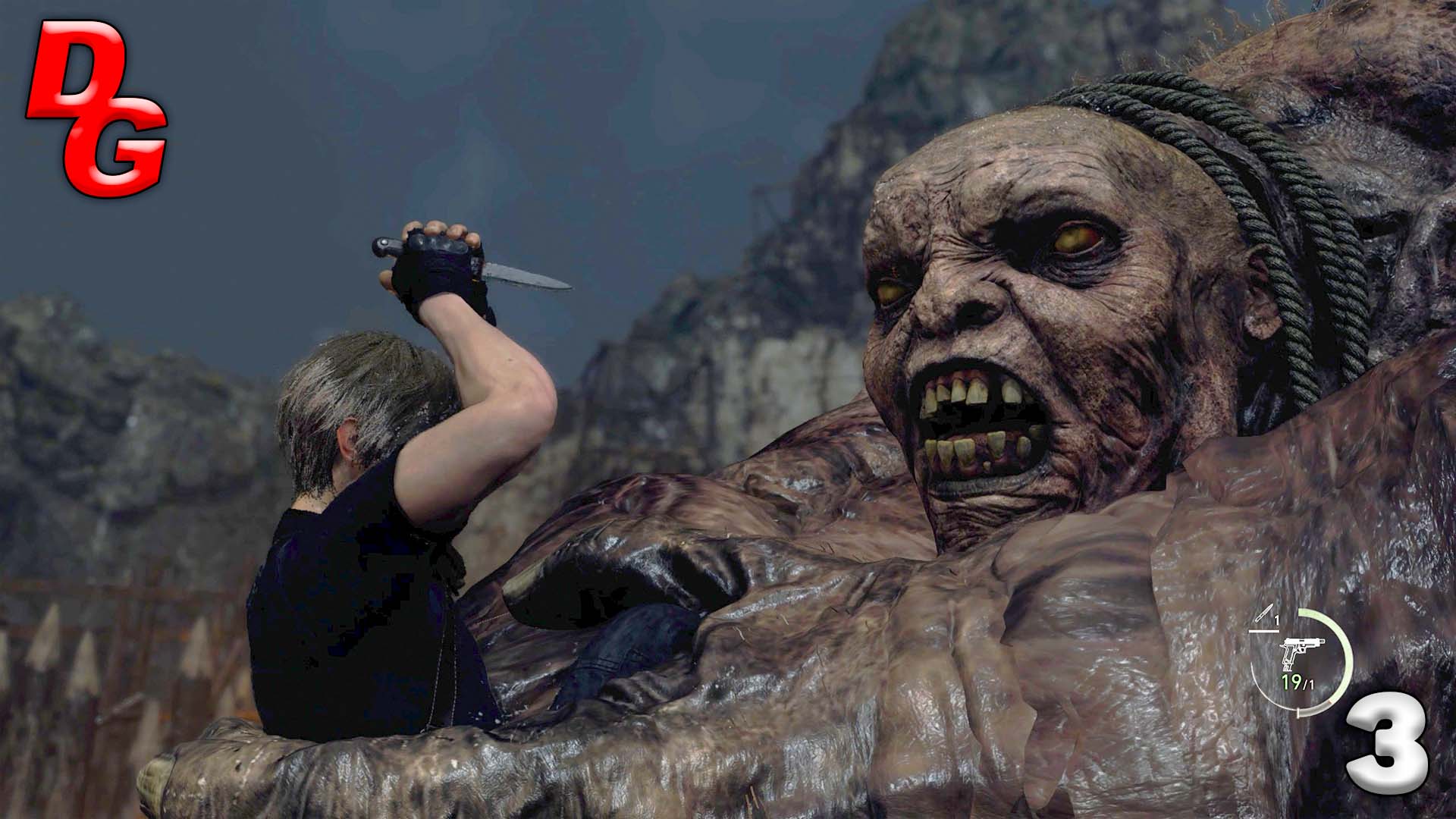
Task: Select the handgun weapon icon
Action: 1301,653
